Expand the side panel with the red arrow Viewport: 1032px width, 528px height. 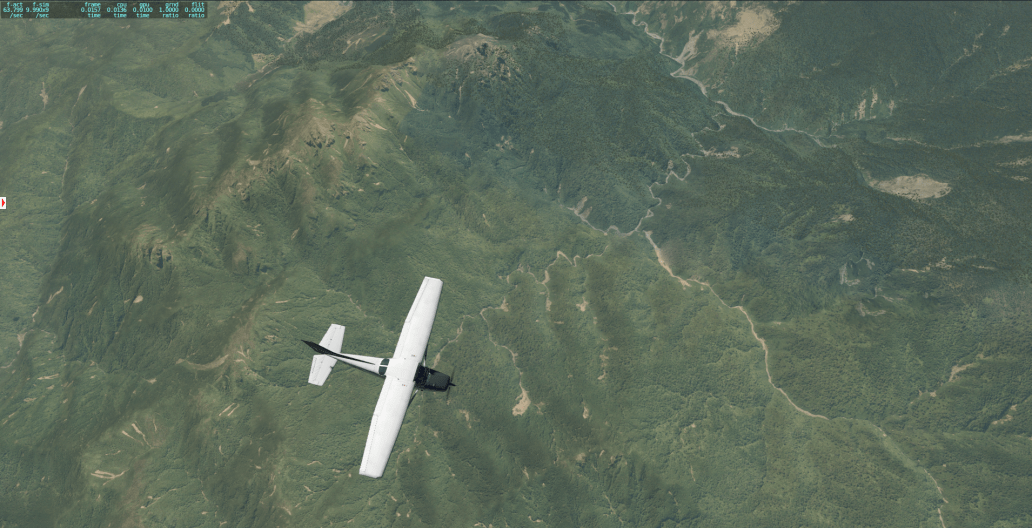click(x=4, y=203)
